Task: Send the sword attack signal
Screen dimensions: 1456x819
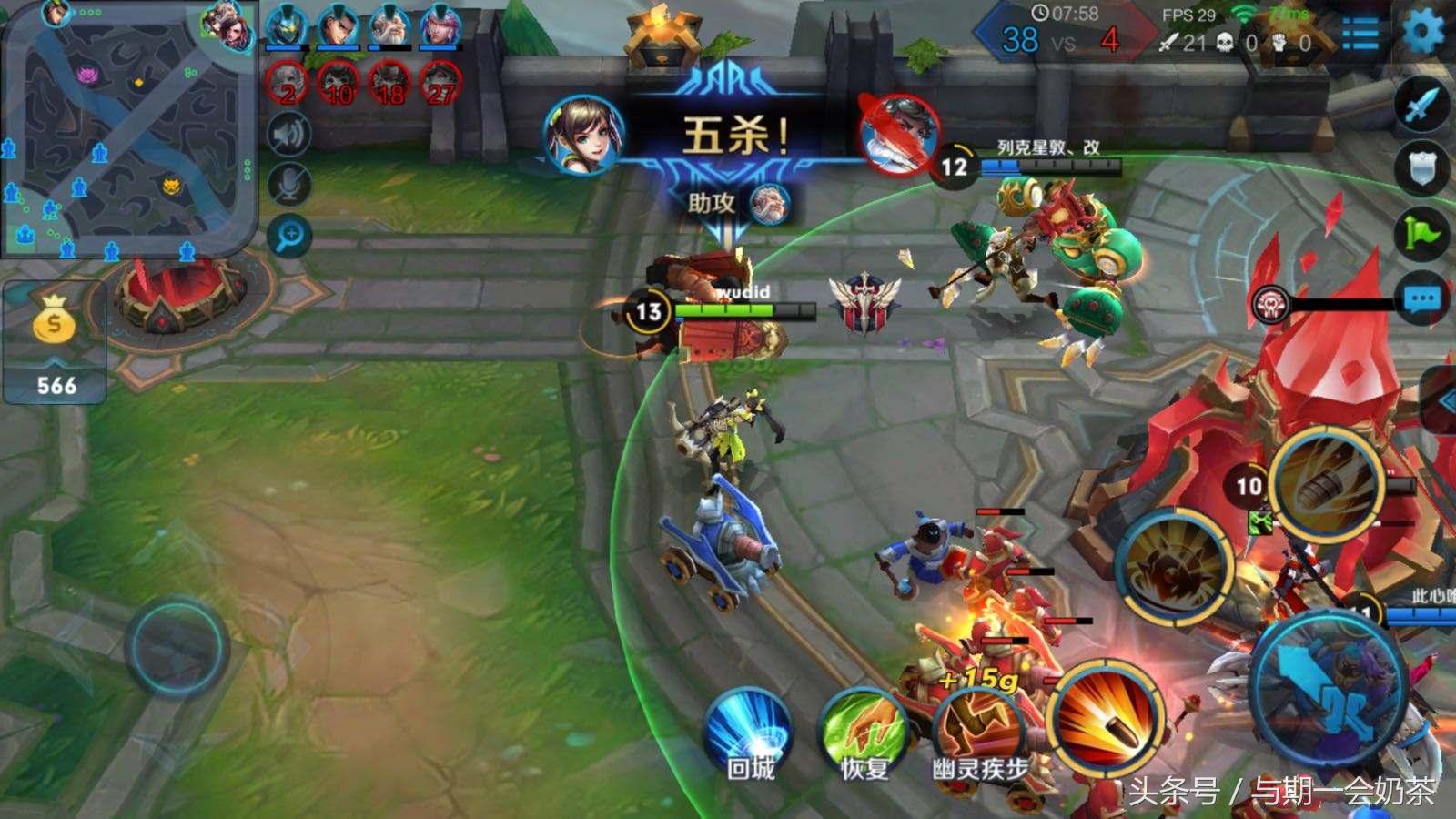Action: (x=1421, y=105)
